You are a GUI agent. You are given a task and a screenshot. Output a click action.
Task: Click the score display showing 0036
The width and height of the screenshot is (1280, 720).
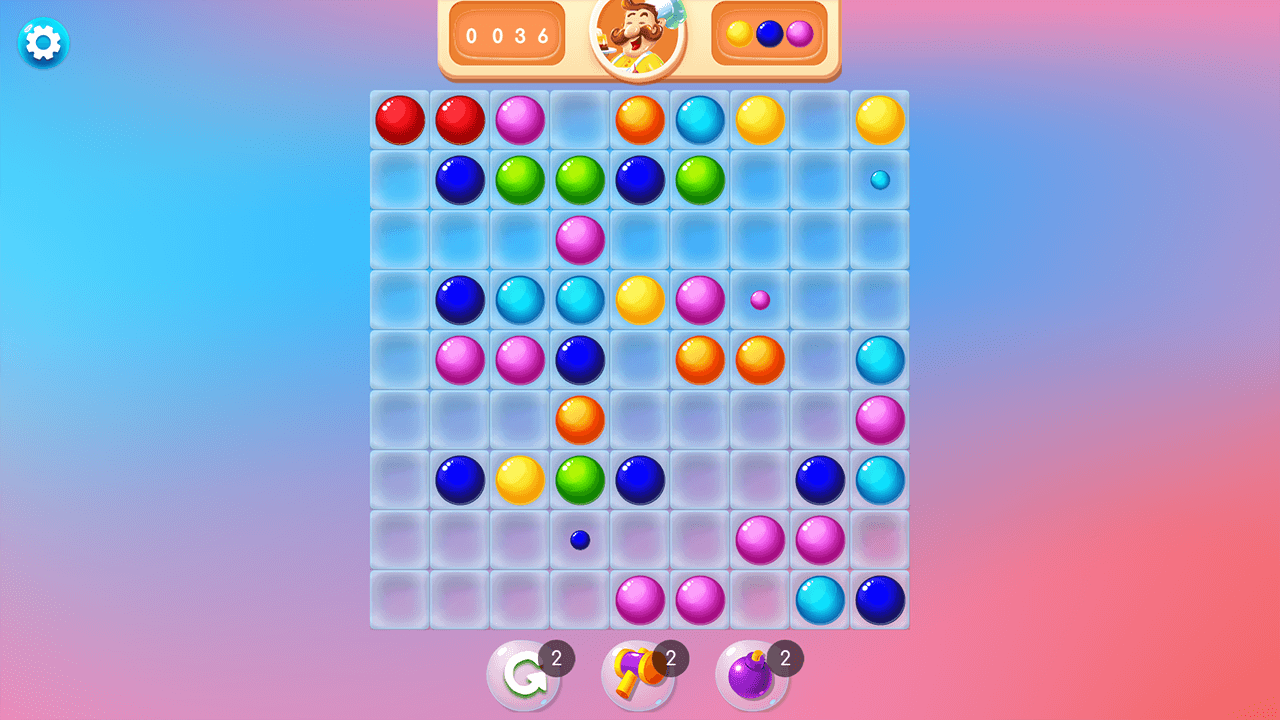(508, 34)
